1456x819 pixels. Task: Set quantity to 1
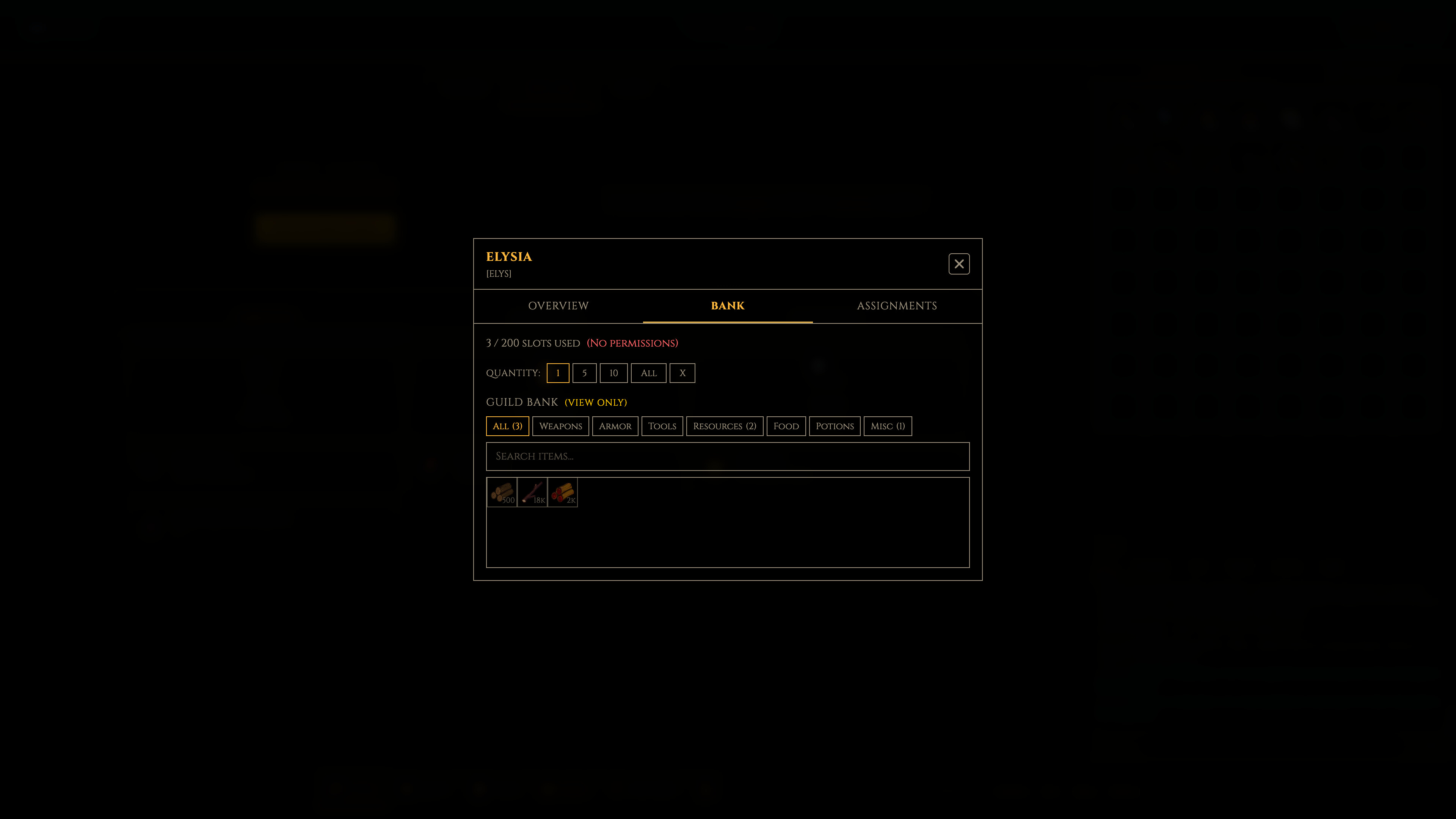(x=558, y=373)
